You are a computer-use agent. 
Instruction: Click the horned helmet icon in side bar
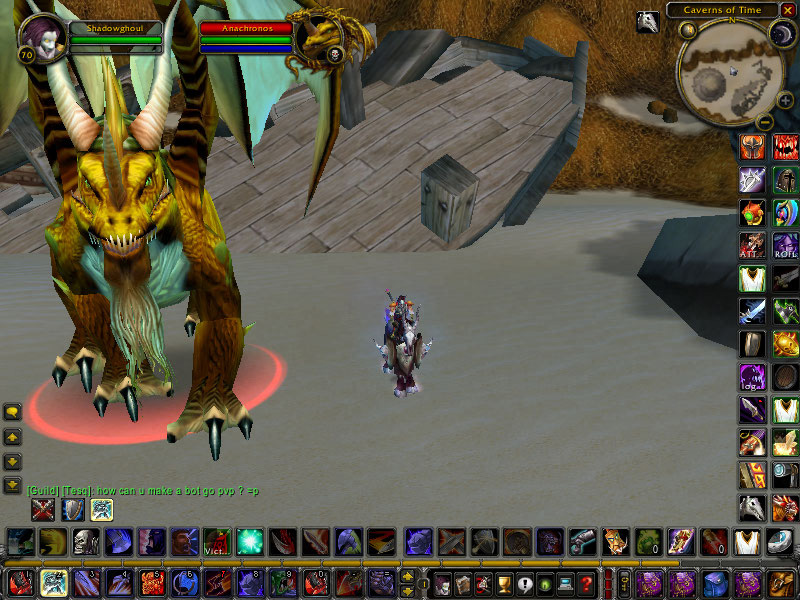(x=752, y=147)
